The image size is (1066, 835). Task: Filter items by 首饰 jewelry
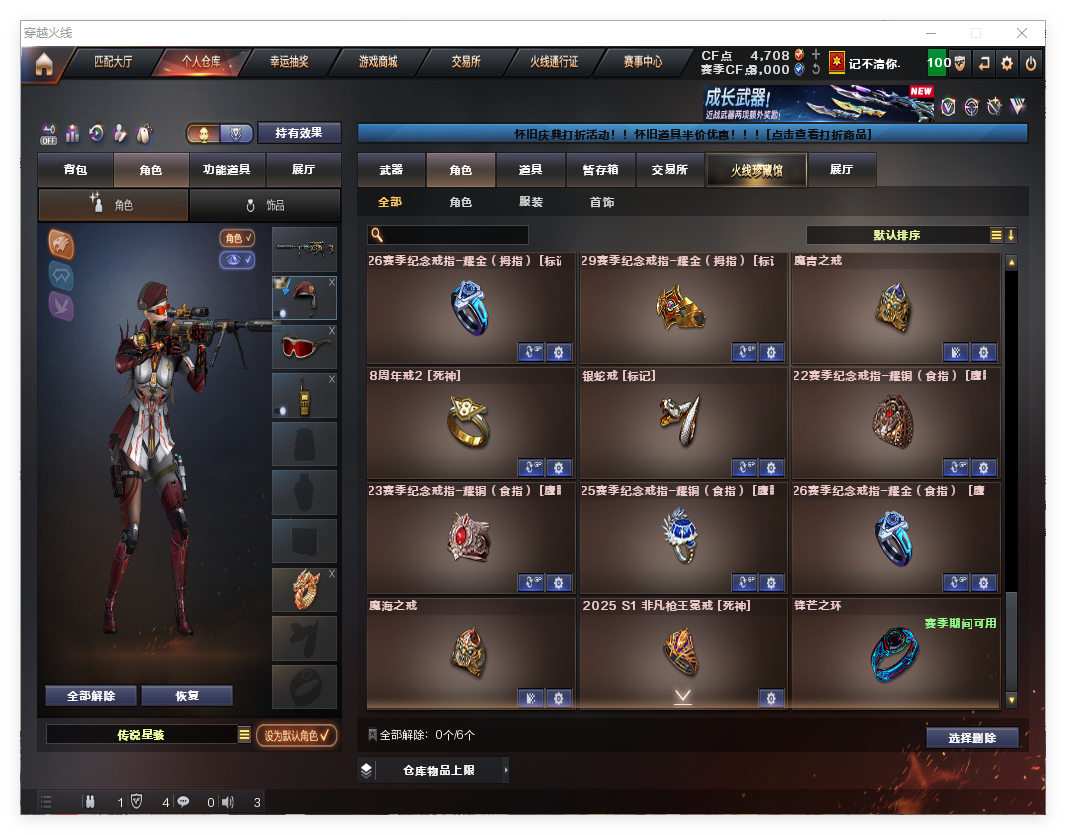(x=602, y=202)
